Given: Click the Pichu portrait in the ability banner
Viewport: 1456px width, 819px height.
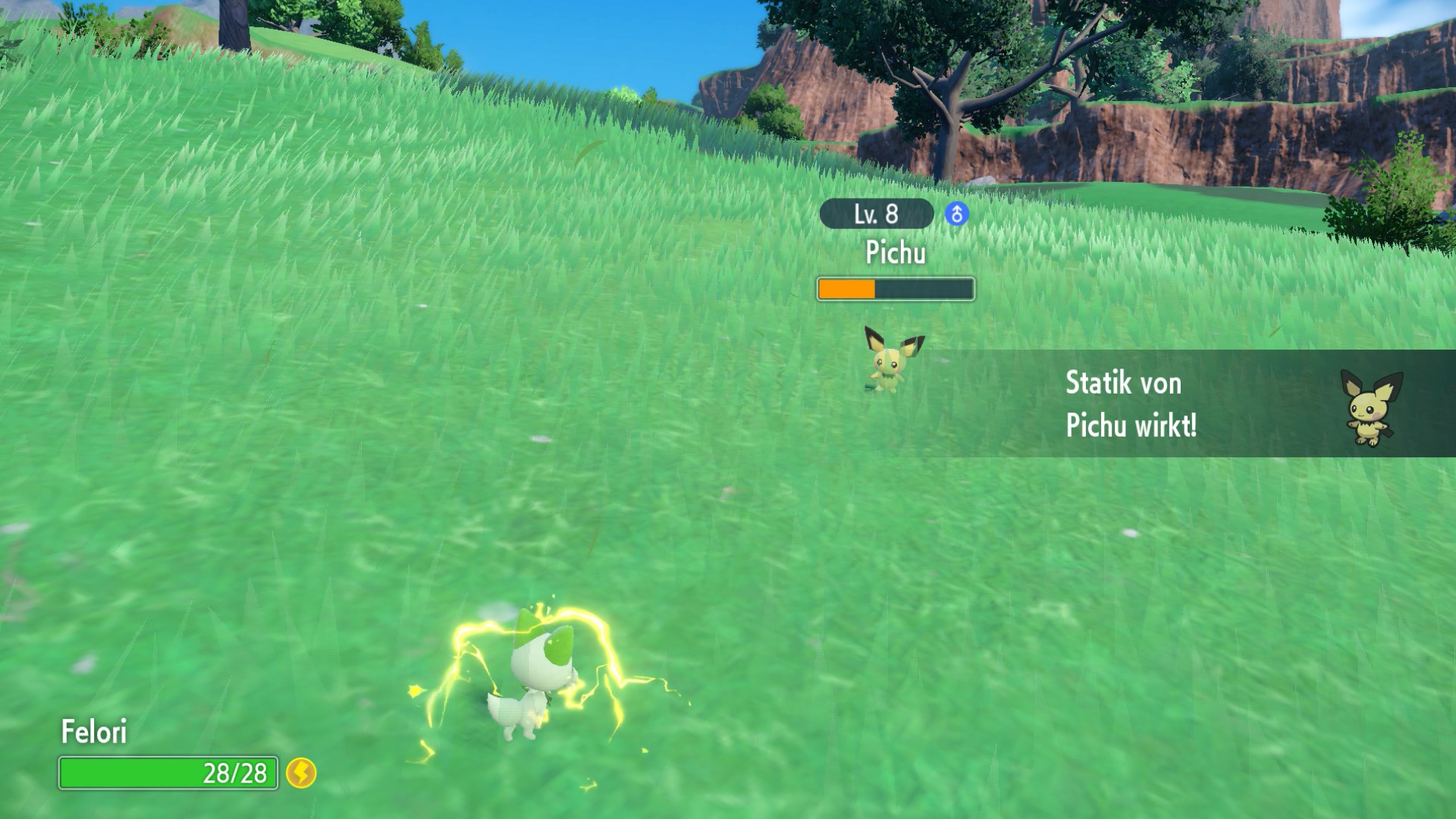Looking at the screenshot, I should point(1371,407).
